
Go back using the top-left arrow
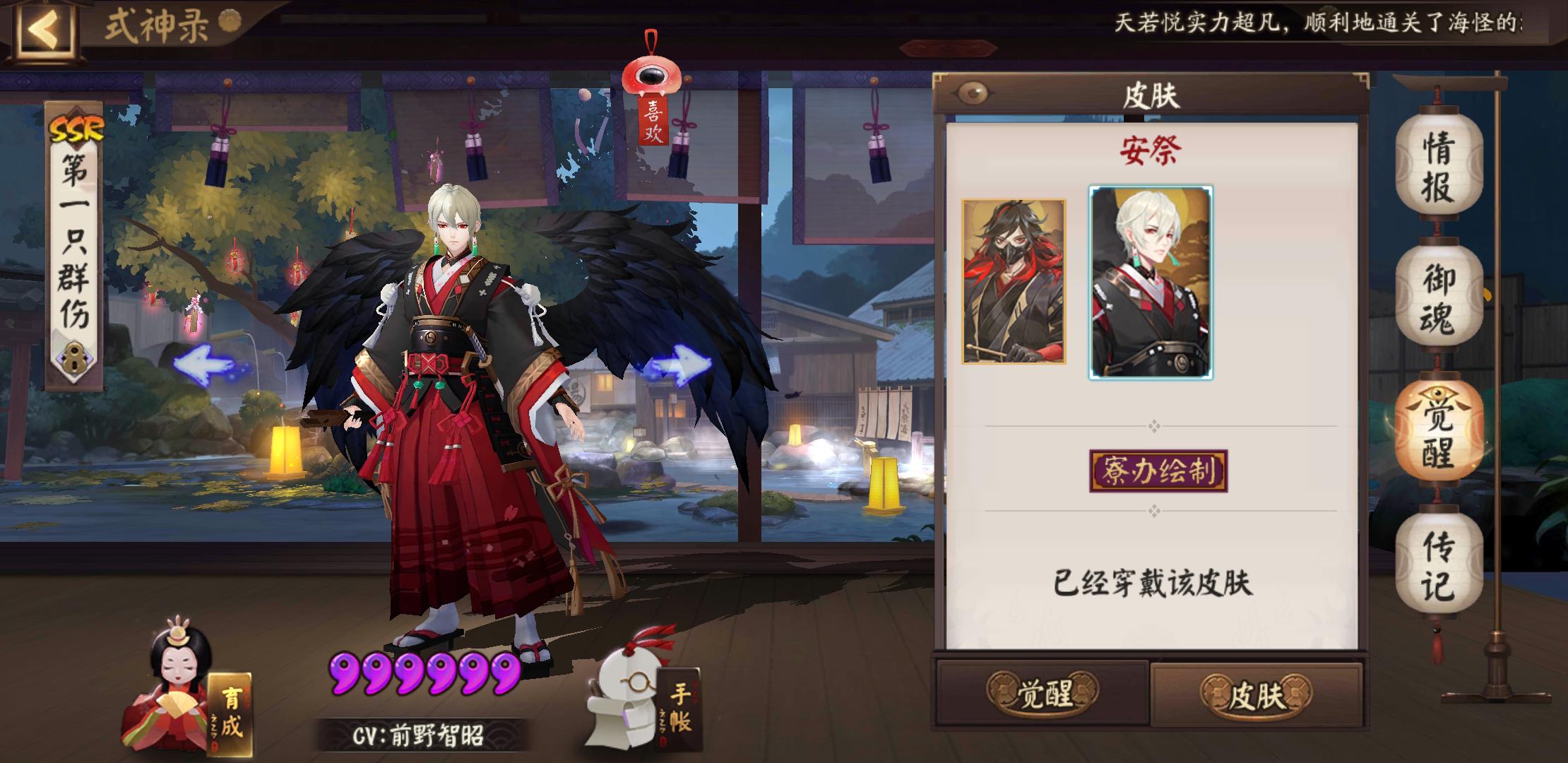pos(44,30)
